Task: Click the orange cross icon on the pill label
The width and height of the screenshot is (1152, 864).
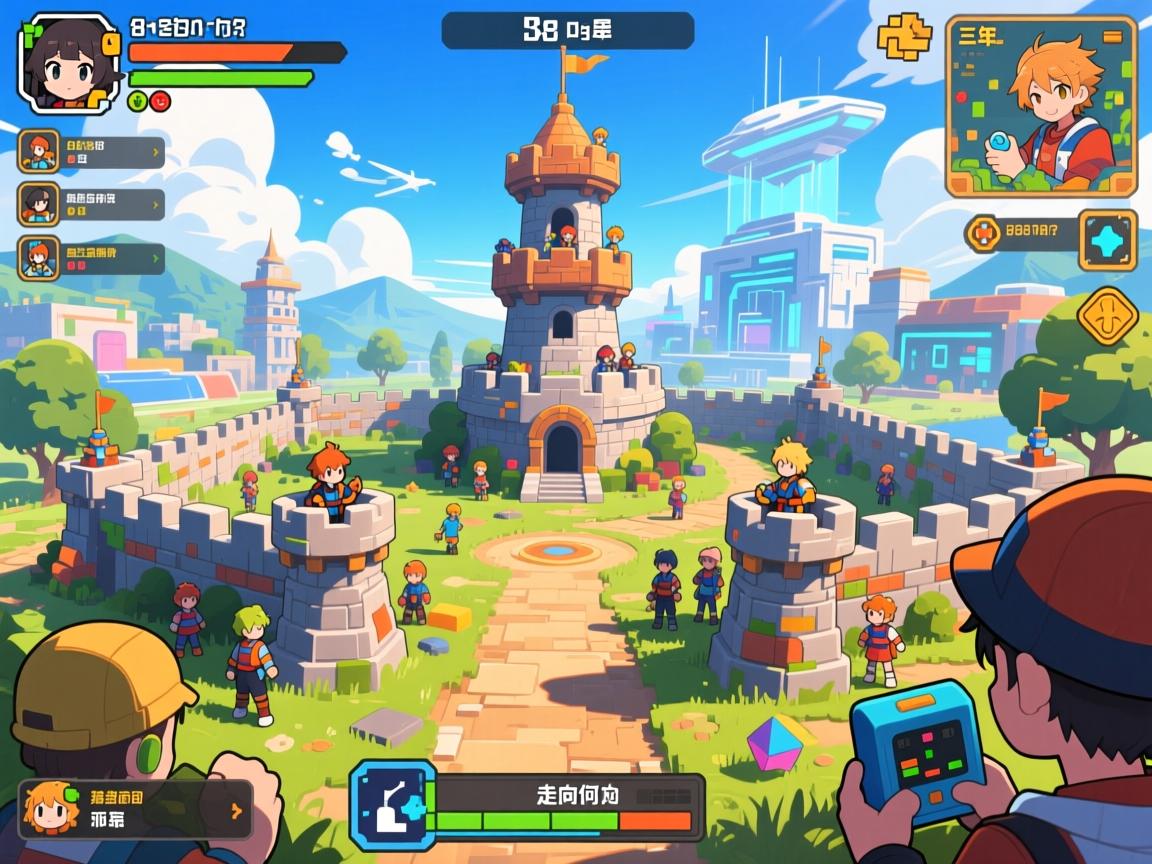Action: point(984,234)
